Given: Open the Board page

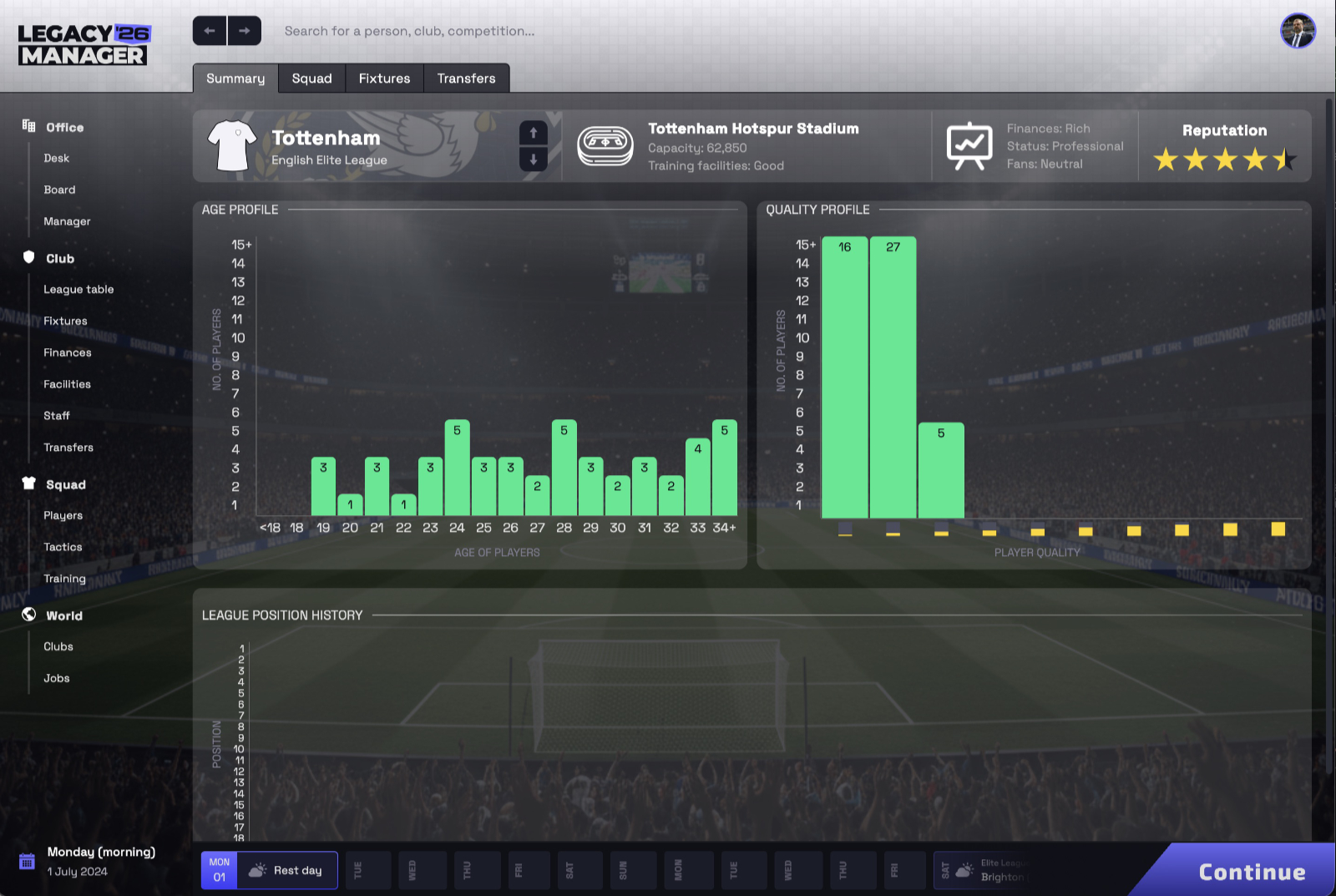Looking at the screenshot, I should pyautogui.click(x=59, y=190).
